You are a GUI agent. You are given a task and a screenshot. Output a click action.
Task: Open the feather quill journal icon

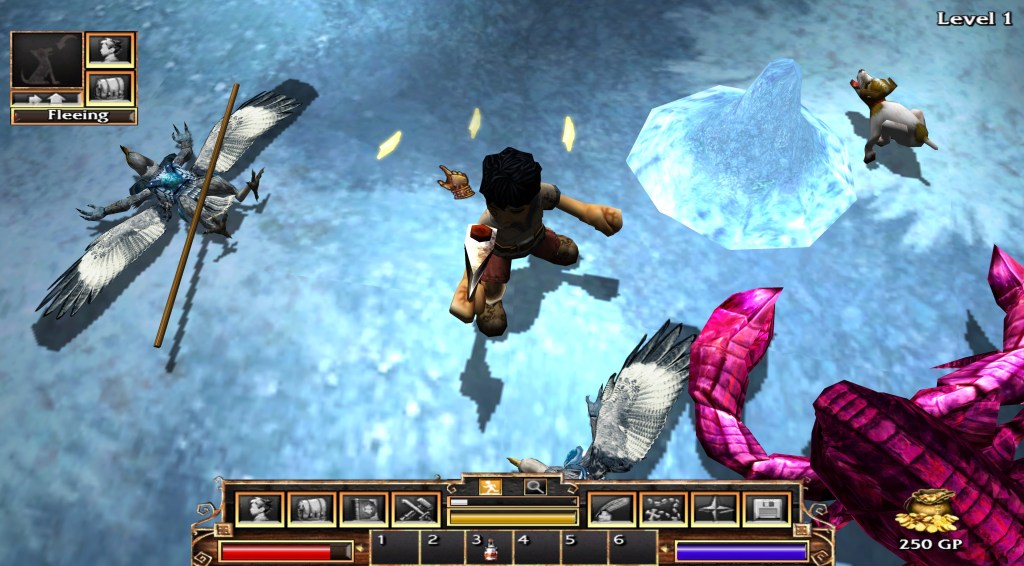point(611,509)
